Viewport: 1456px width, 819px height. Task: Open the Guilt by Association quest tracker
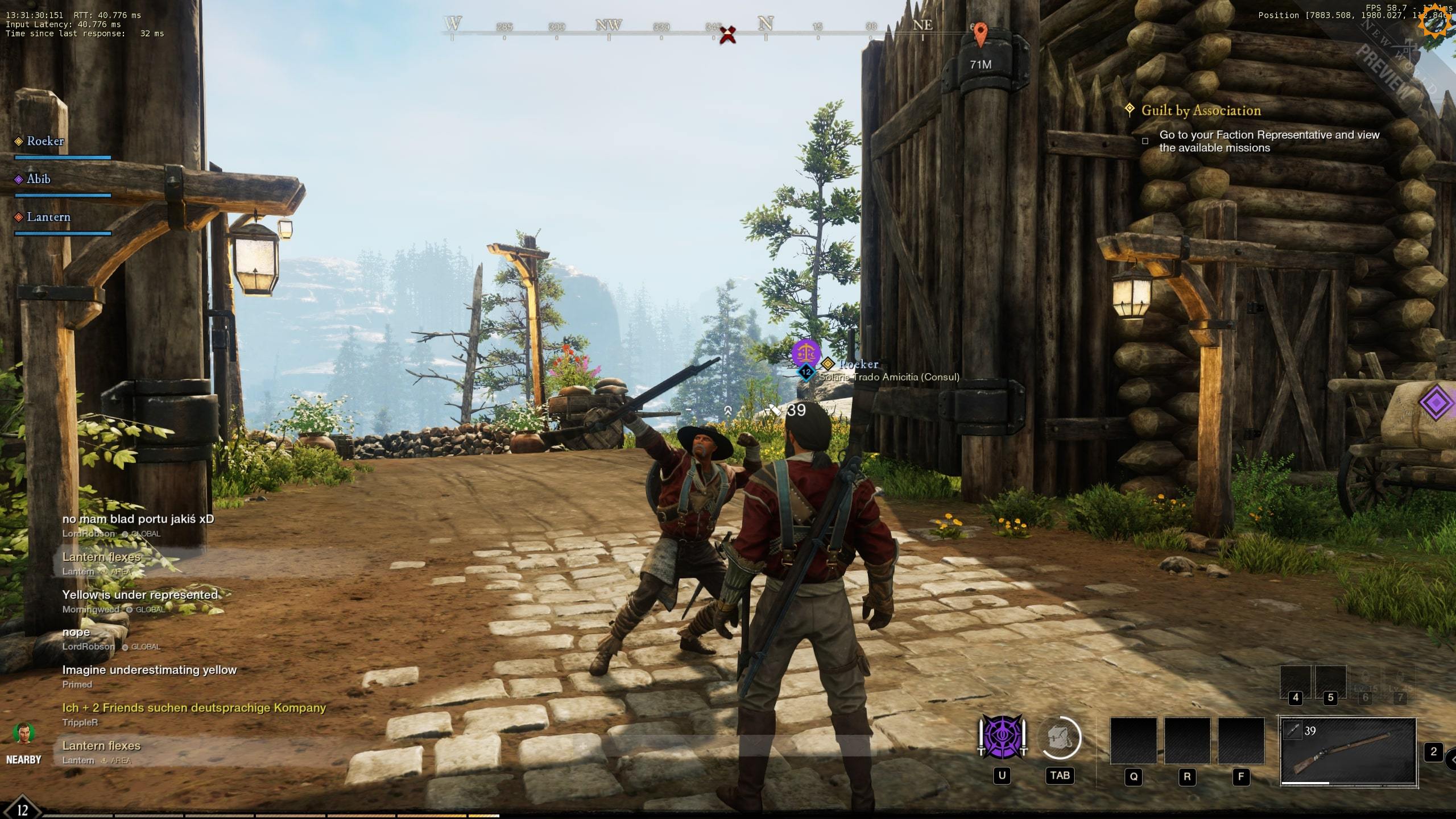point(1201,111)
